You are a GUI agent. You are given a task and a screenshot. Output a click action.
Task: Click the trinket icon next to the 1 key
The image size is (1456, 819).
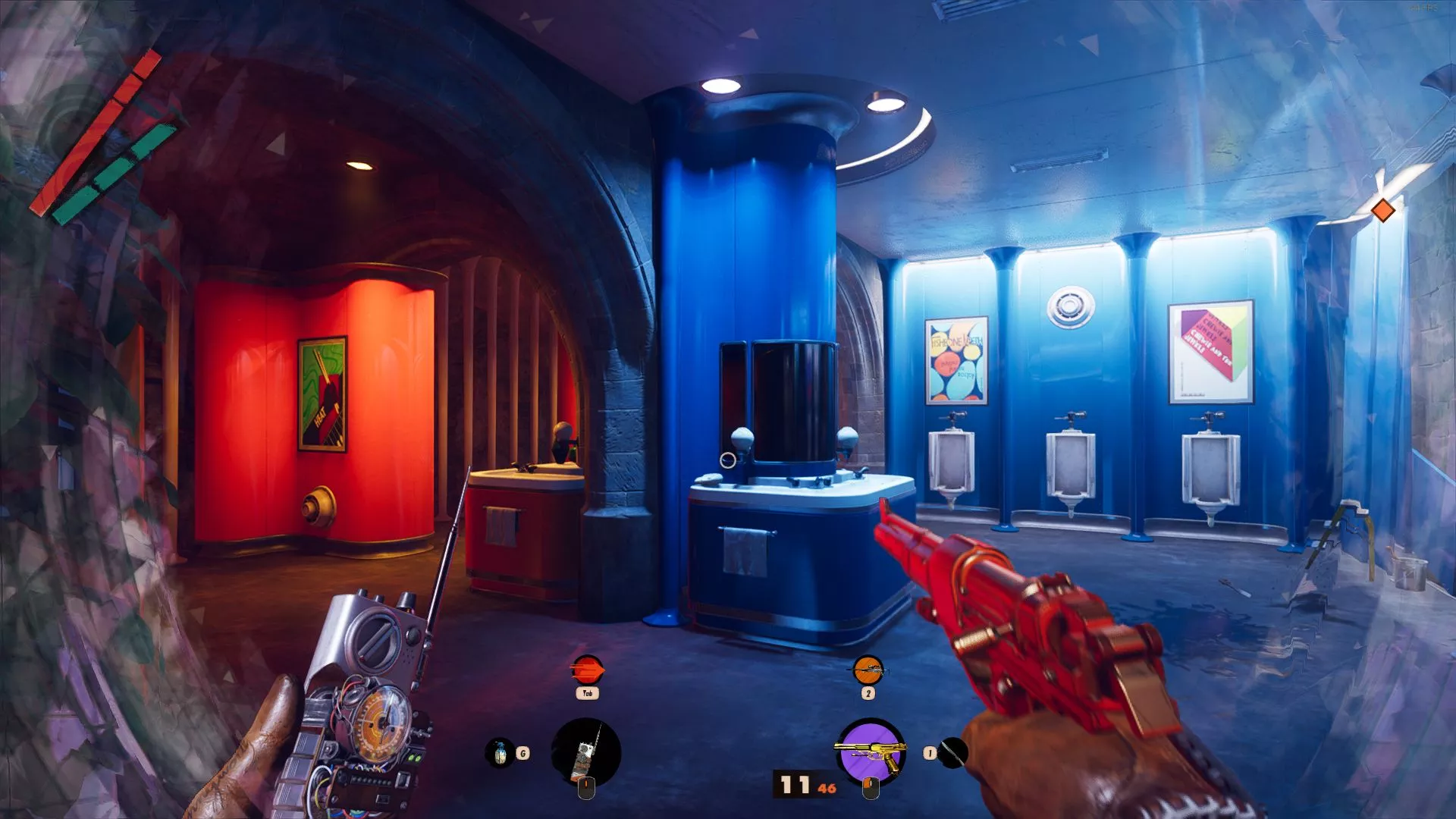[952, 754]
